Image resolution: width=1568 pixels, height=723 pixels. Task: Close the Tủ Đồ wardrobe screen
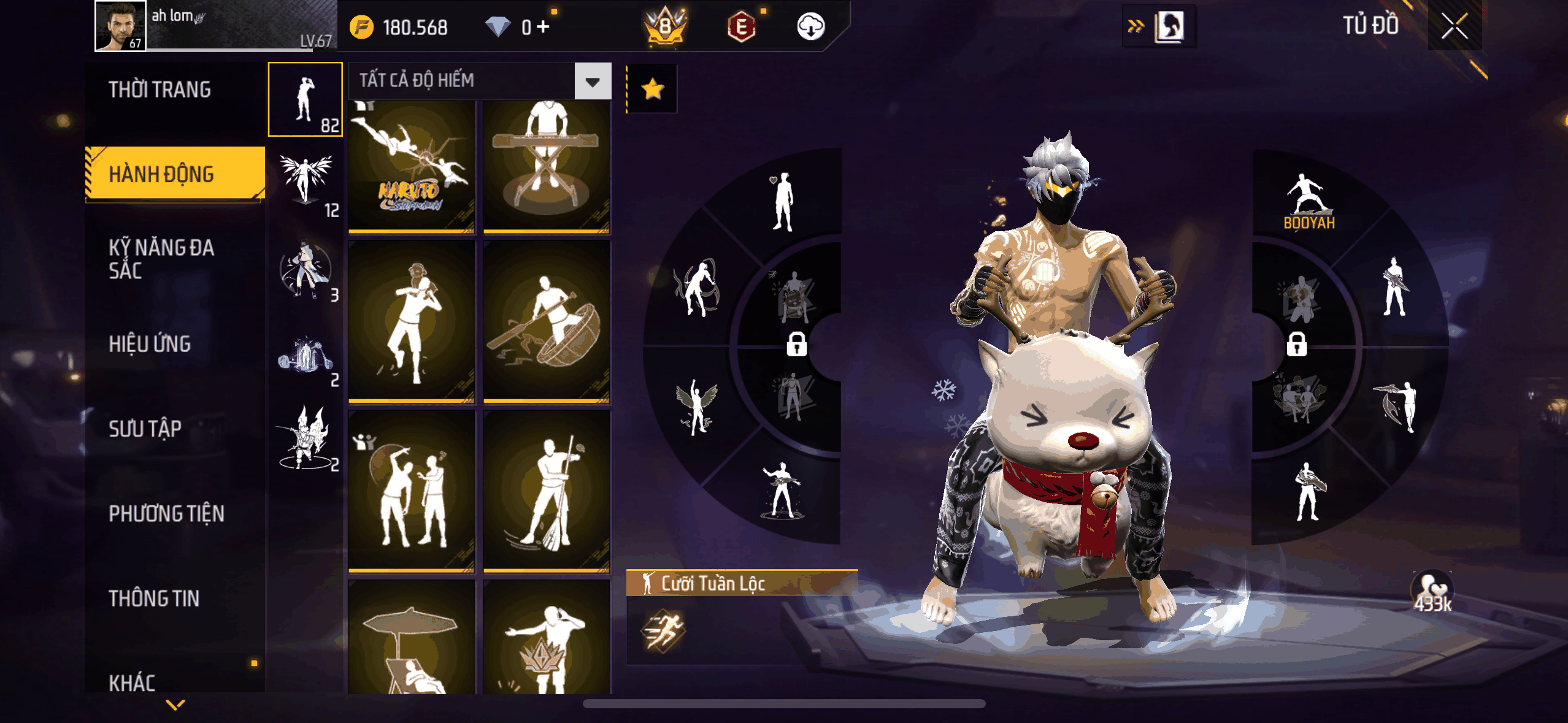coord(1454,26)
